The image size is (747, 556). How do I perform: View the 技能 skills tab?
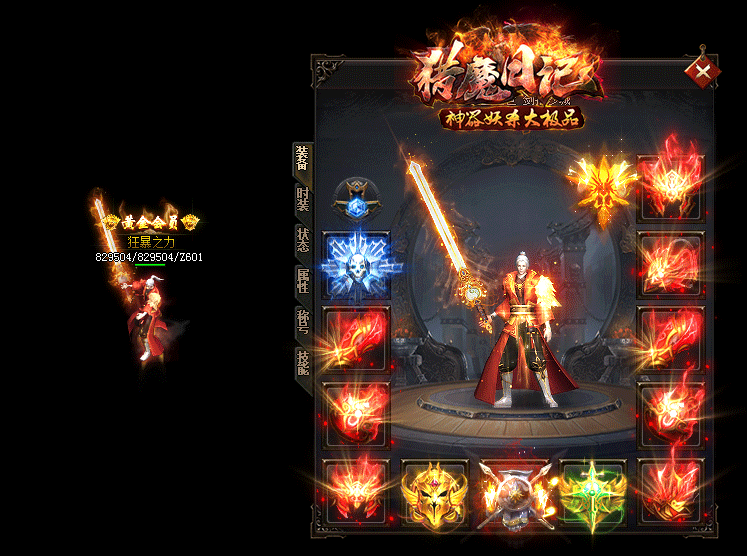click(301, 361)
